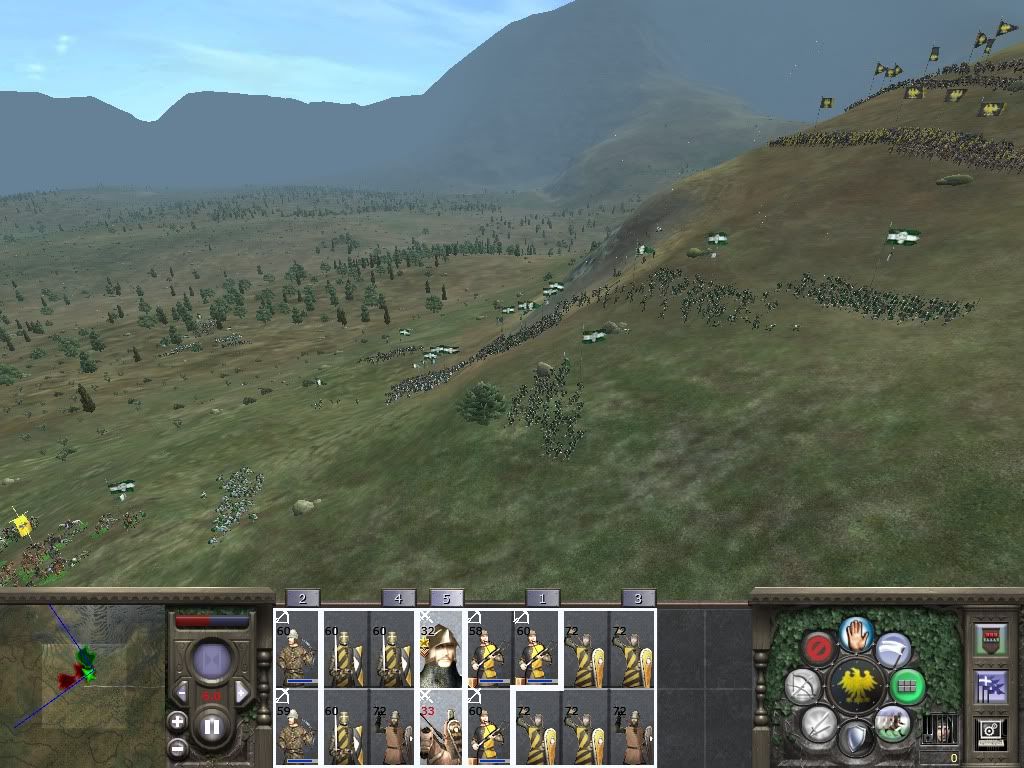Screen dimensions: 1024x768
Task: Open the battle options computer icon
Action: (x=991, y=733)
